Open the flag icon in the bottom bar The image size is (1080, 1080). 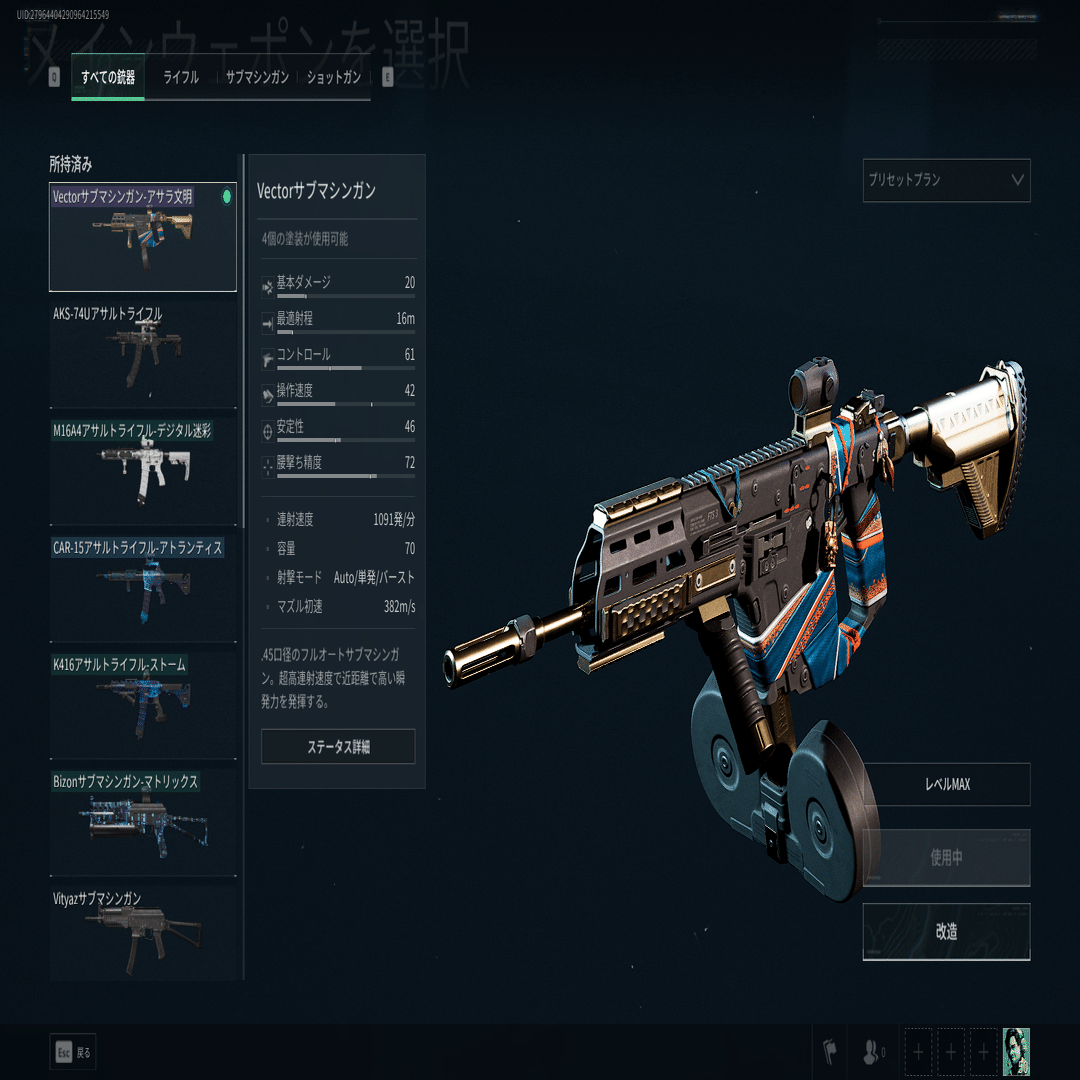(x=829, y=1052)
